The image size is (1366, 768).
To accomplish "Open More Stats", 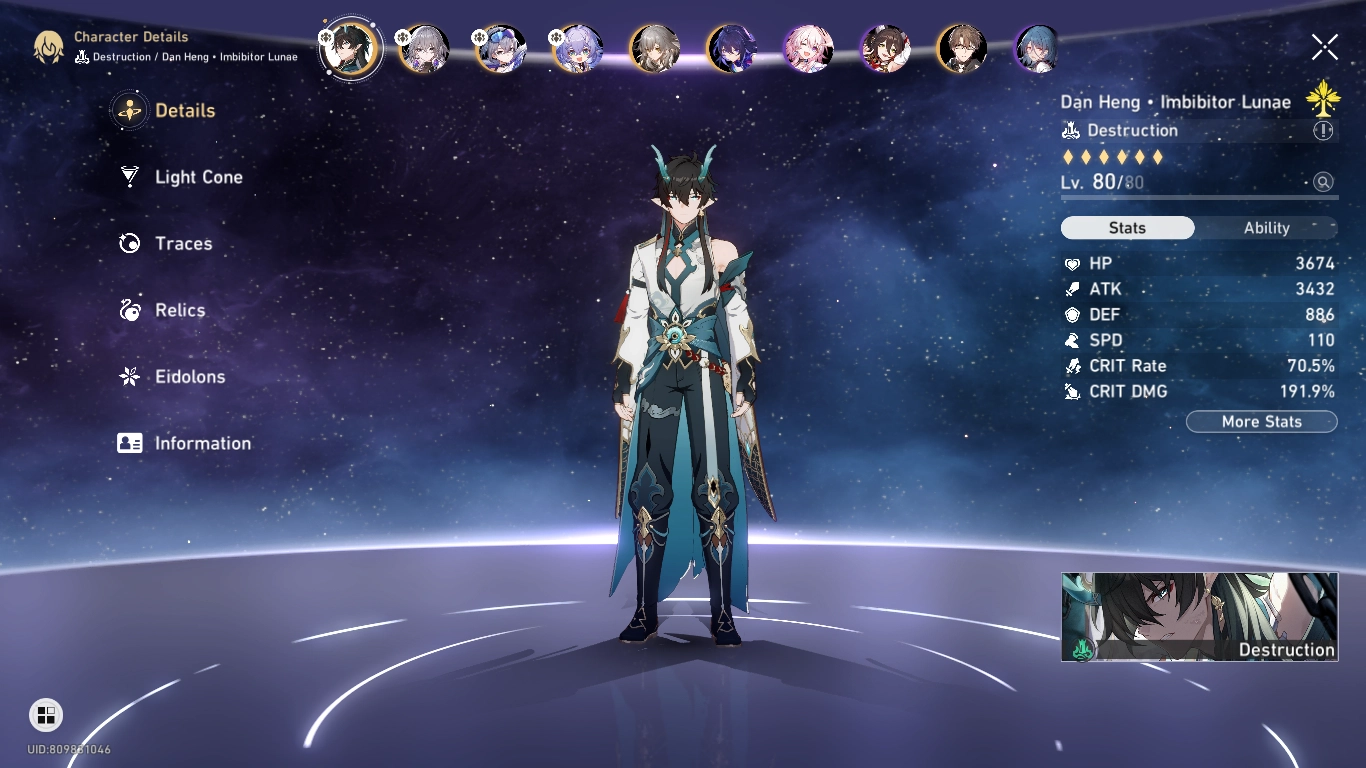I will tap(1261, 421).
